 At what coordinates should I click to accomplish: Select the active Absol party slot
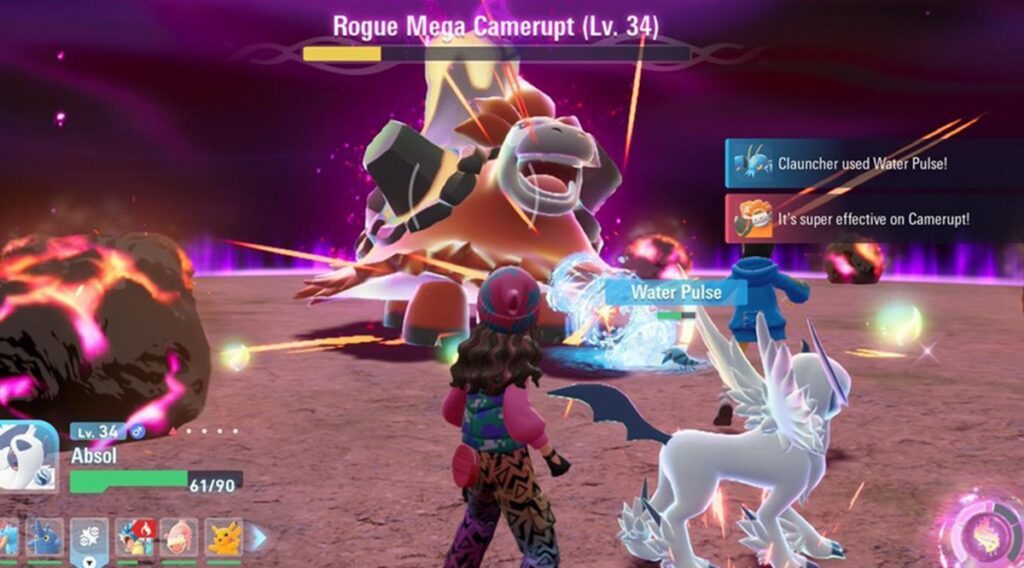click(x=89, y=537)
